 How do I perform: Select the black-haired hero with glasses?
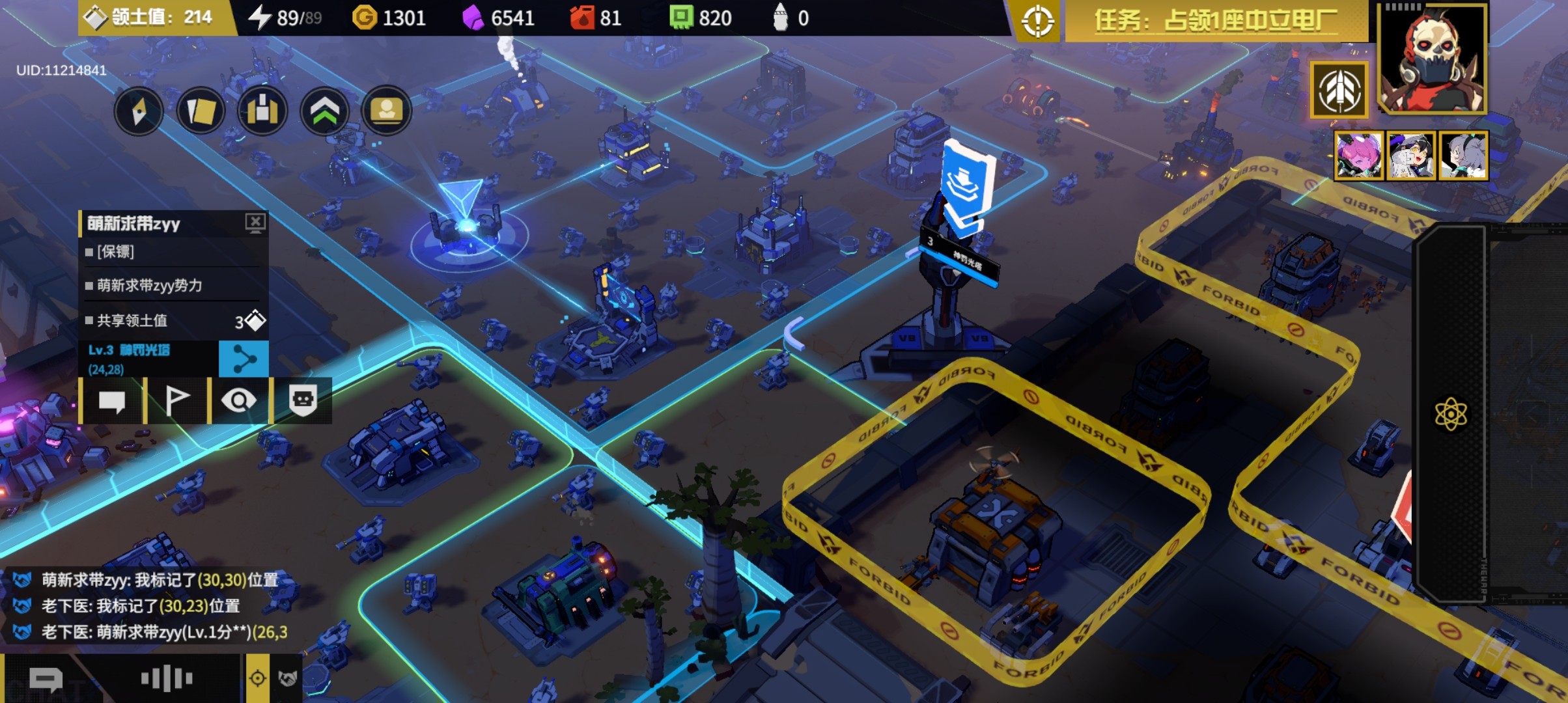click(1410, 156)
